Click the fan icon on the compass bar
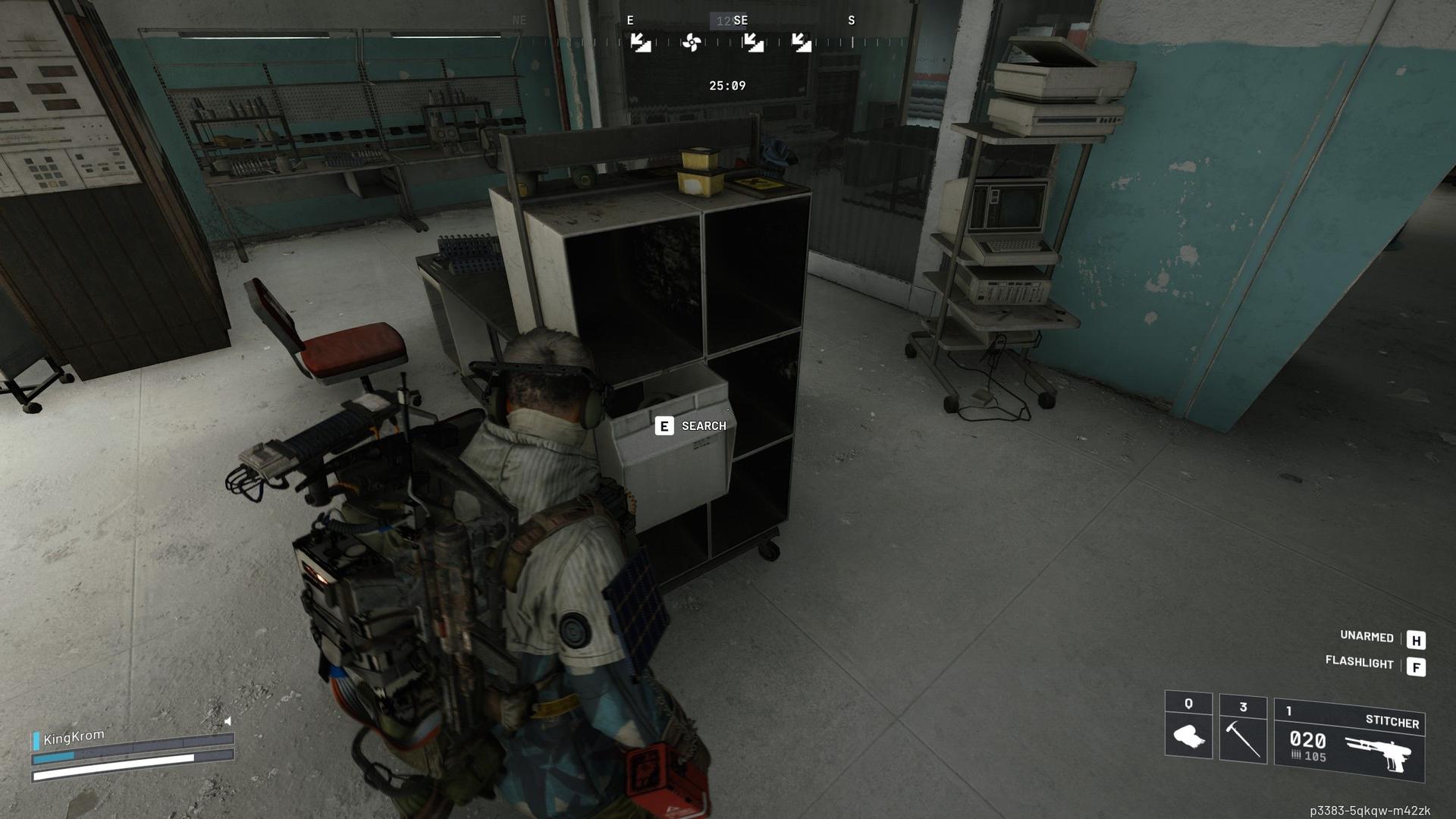The width and height of the screenshot is (1456, 819). 691,42
